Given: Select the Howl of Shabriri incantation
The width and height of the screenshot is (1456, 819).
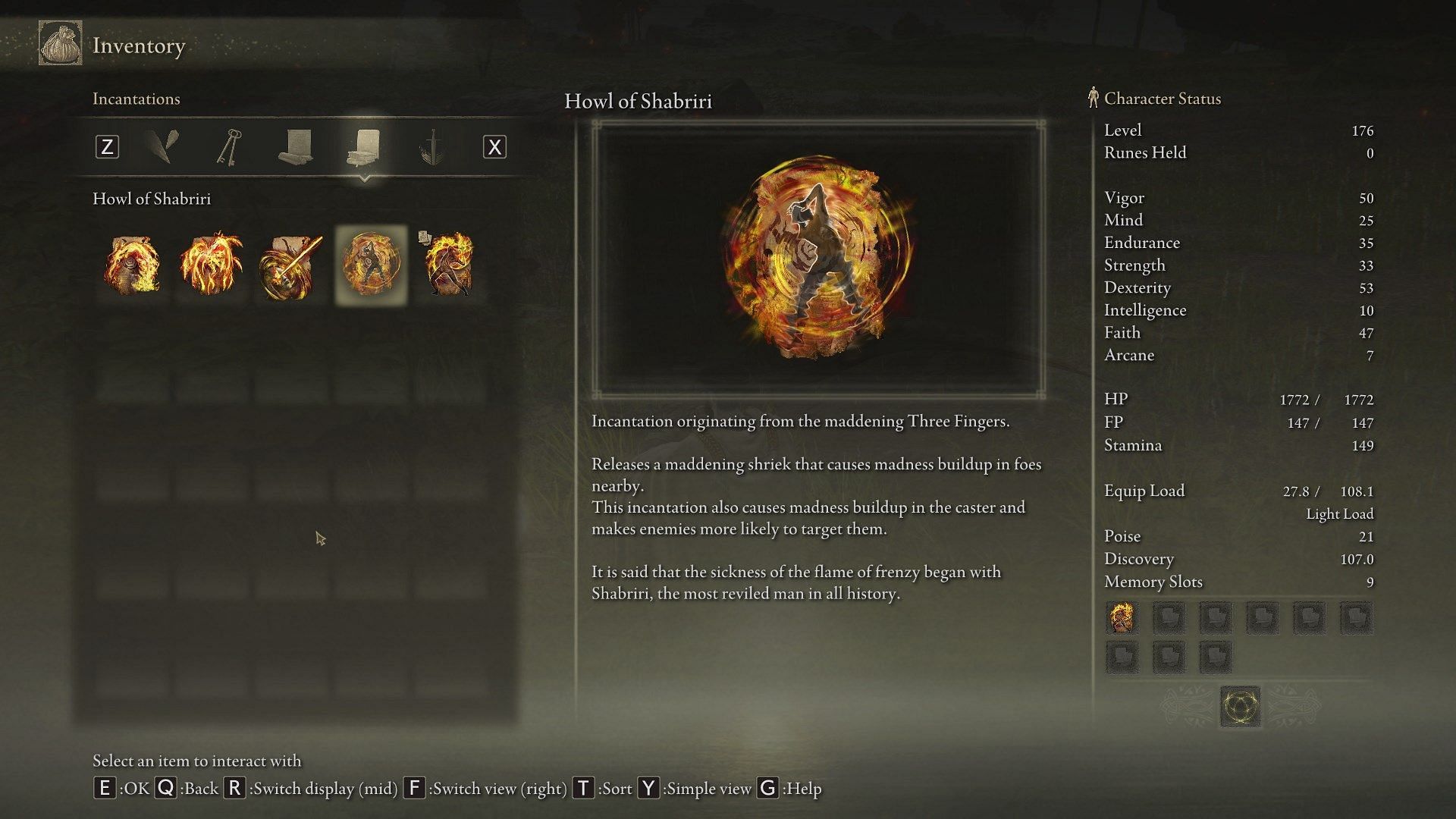Looking at the screenshot, I should pyautogui.click(x=371, y=265).
